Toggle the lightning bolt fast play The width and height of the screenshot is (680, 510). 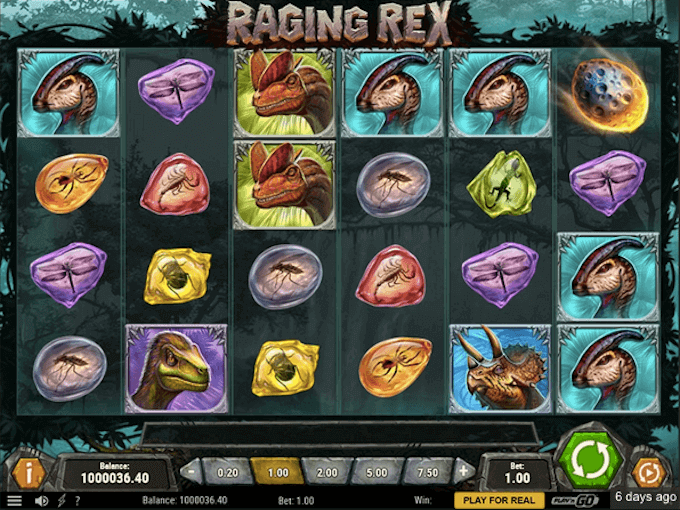pos(62,500)
